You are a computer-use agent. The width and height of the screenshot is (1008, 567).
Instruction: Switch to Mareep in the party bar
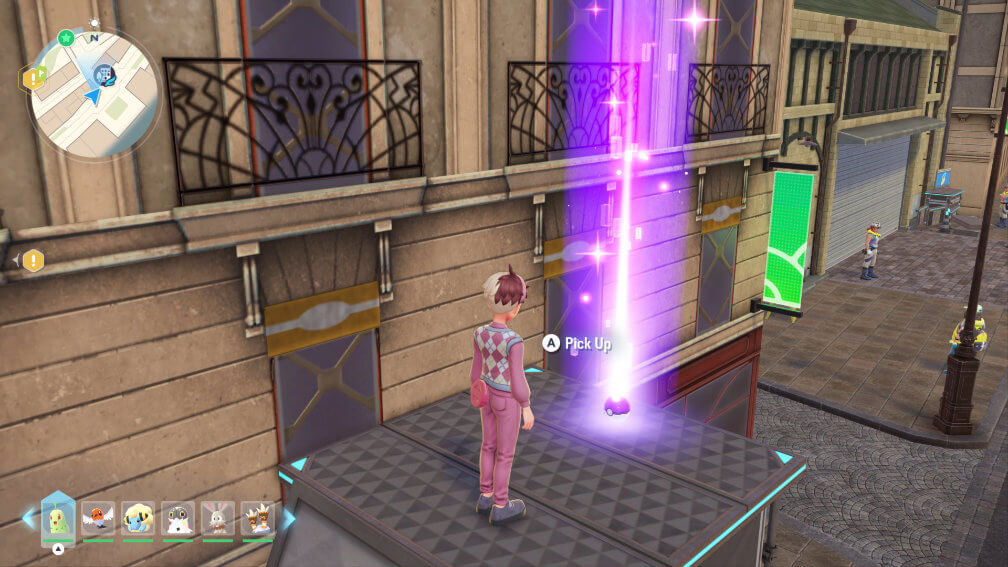click(x=138, y=518)
